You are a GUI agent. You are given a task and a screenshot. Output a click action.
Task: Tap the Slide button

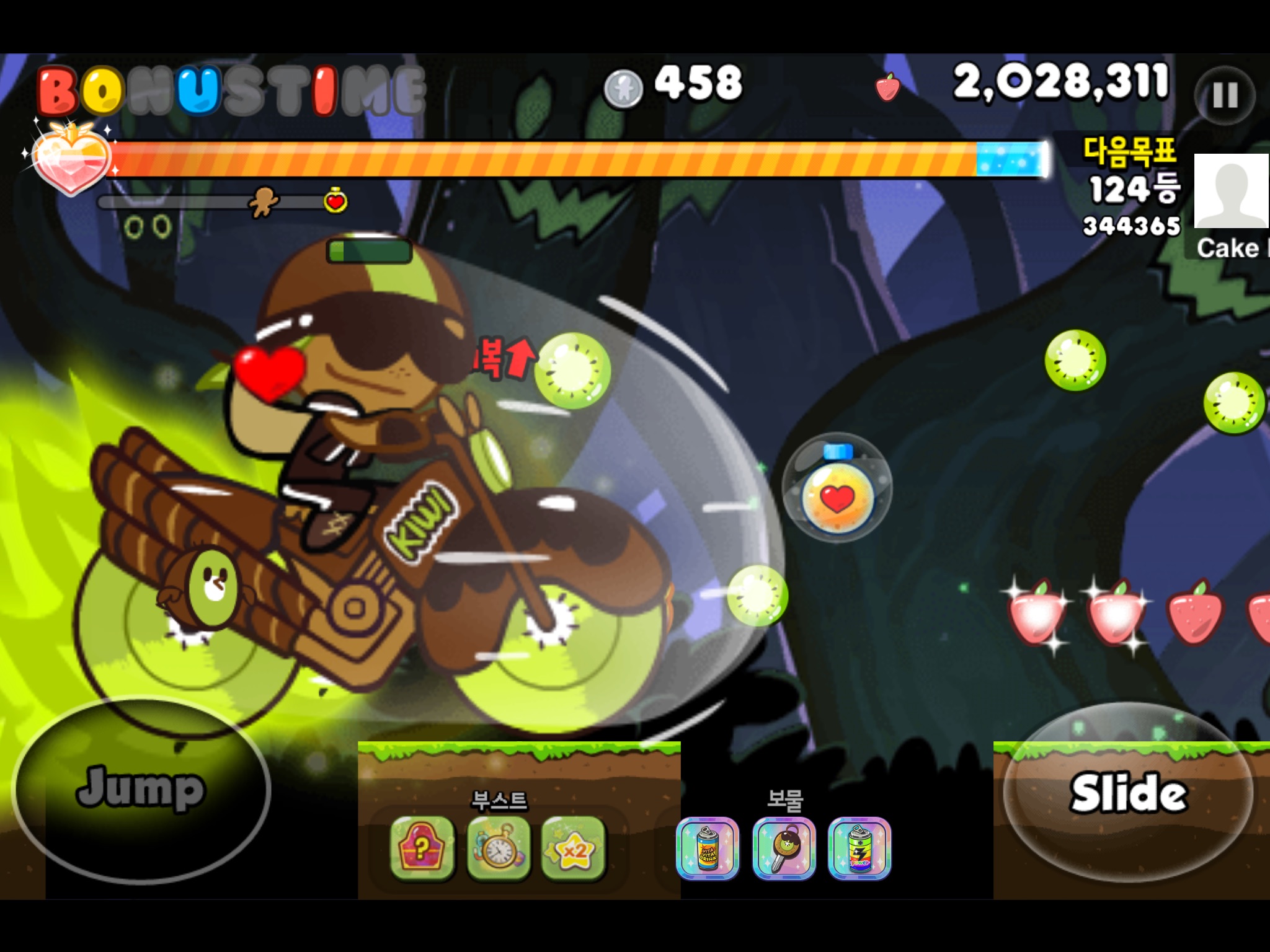click(1127, 792)
